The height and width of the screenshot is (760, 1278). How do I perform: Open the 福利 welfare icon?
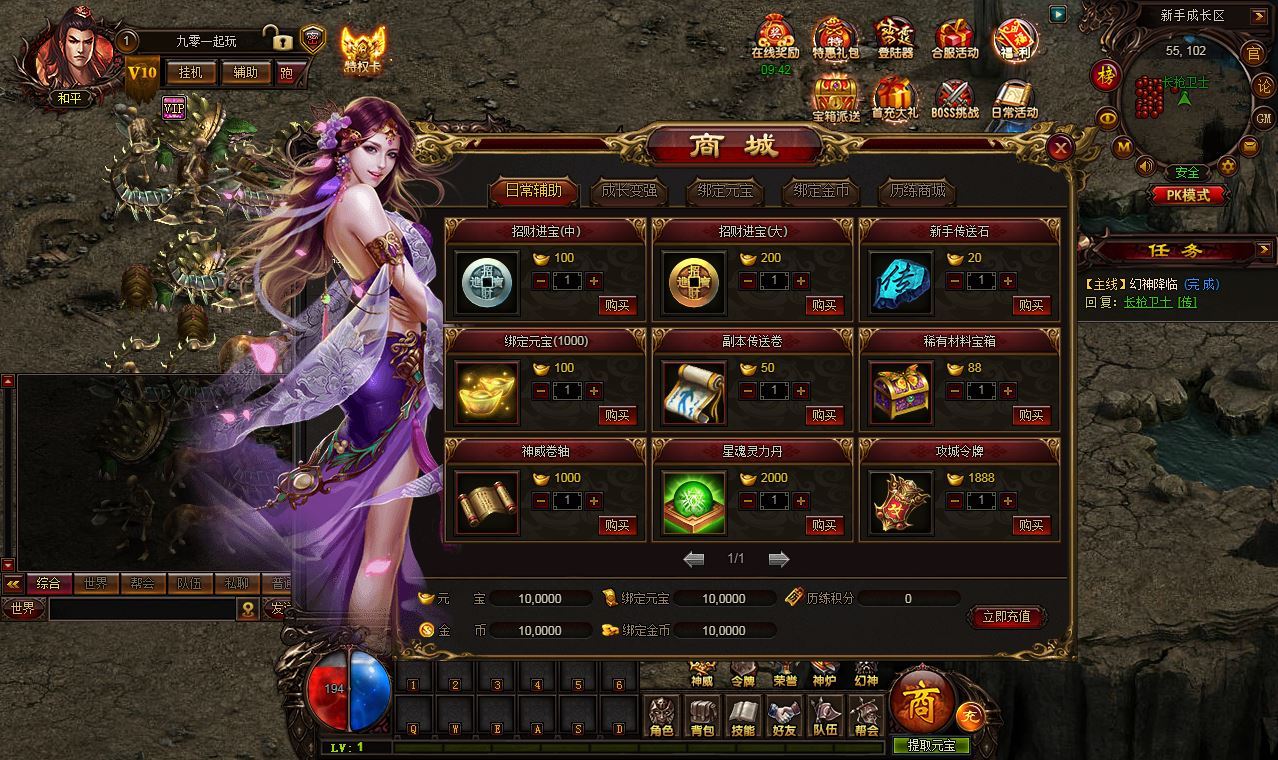1013,41
